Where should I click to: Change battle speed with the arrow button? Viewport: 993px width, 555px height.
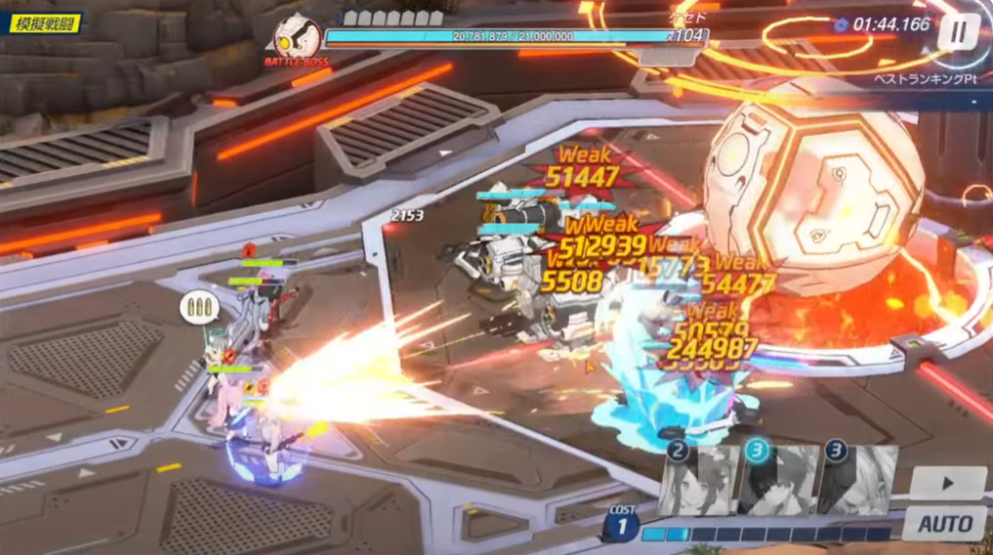click(x=946, y=484)
